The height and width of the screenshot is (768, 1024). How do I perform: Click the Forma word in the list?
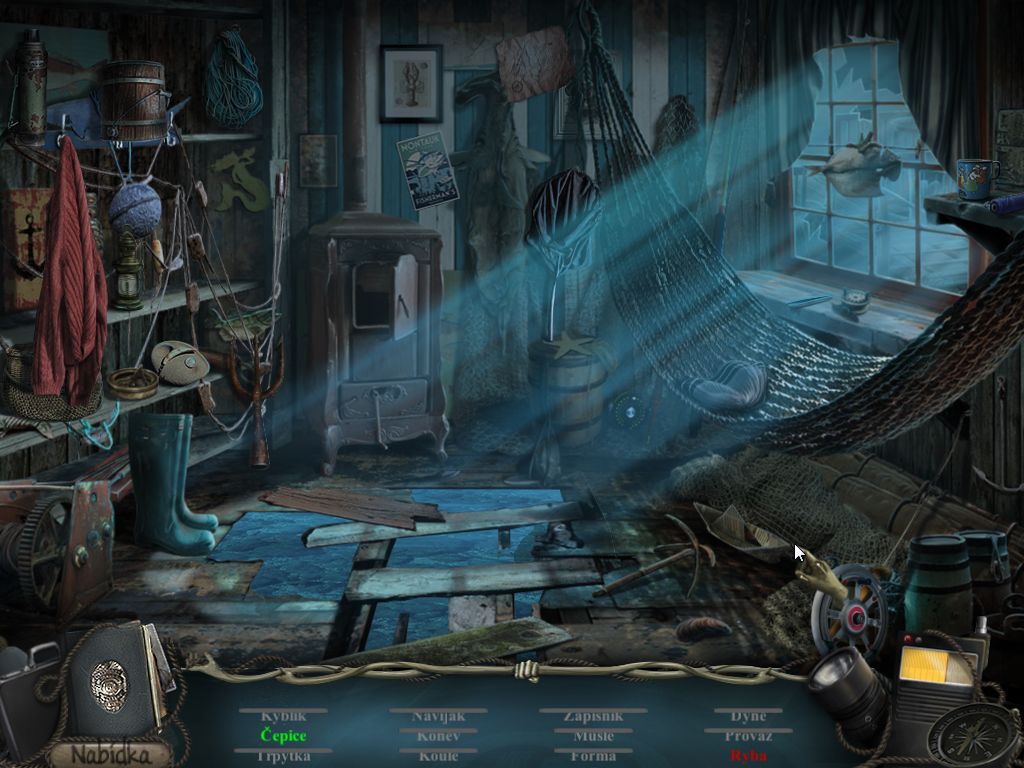point(593,756)
